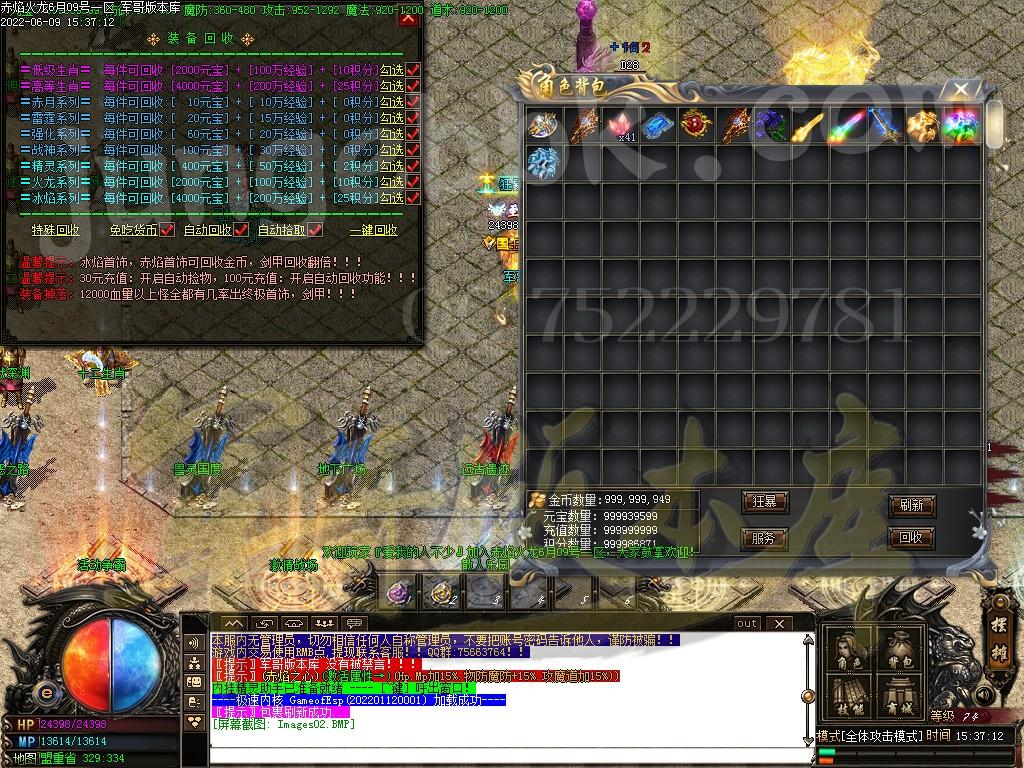
Task: Click the 服务 button in backpack
Action: [763, 537]
